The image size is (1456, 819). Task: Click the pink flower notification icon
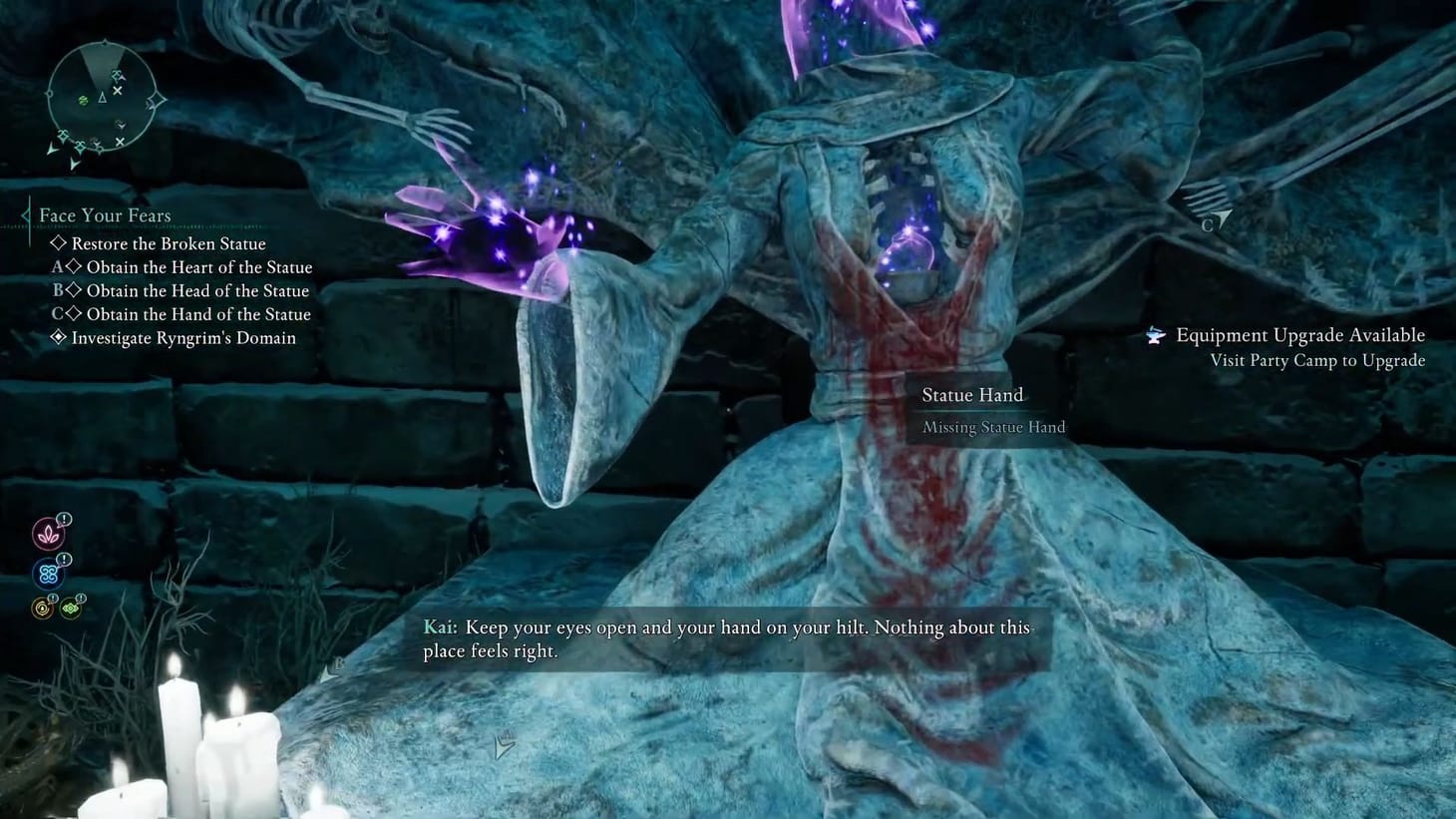(x=47, y=533)
